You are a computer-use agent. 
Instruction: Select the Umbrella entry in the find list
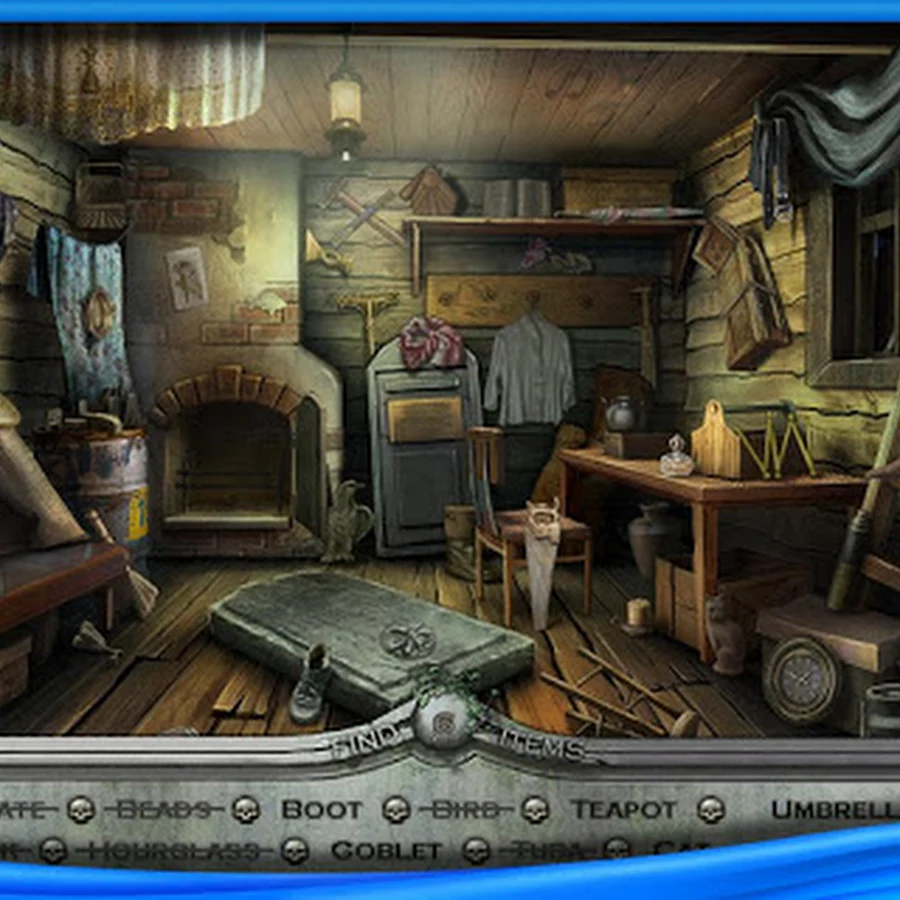835,808
